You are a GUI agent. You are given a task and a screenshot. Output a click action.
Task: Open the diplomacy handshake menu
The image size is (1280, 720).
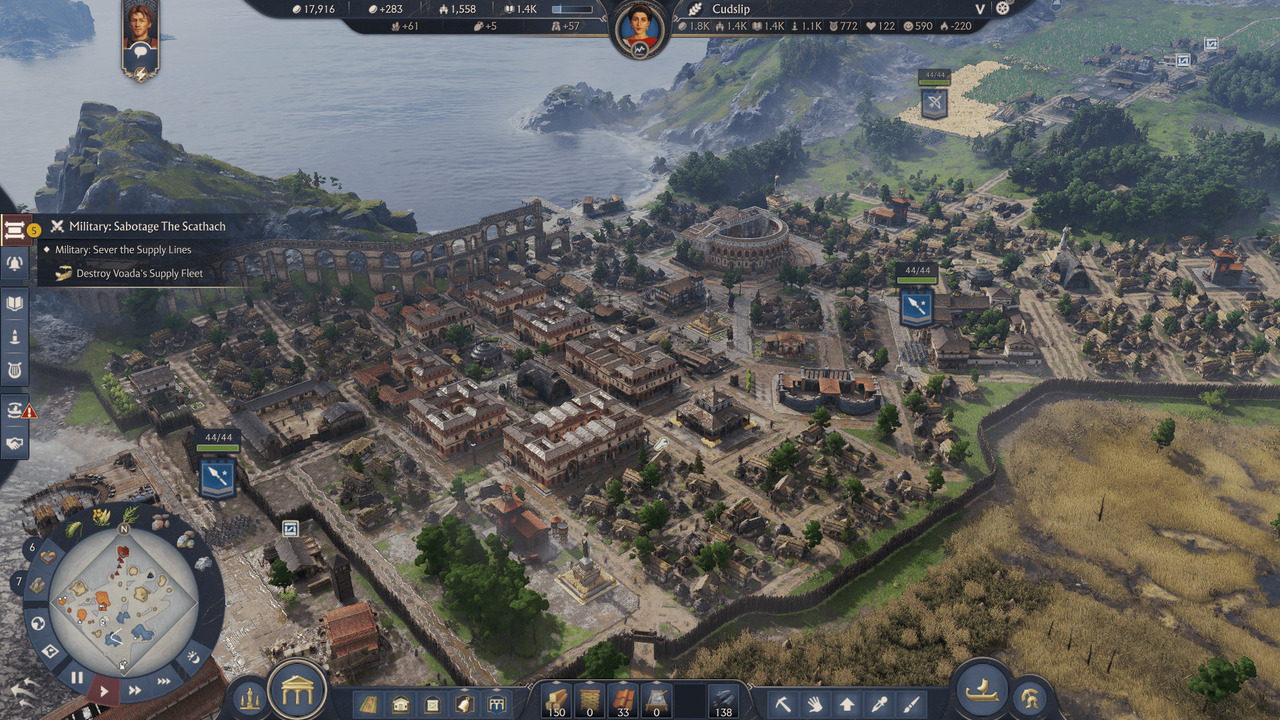(x=15, y=443)
